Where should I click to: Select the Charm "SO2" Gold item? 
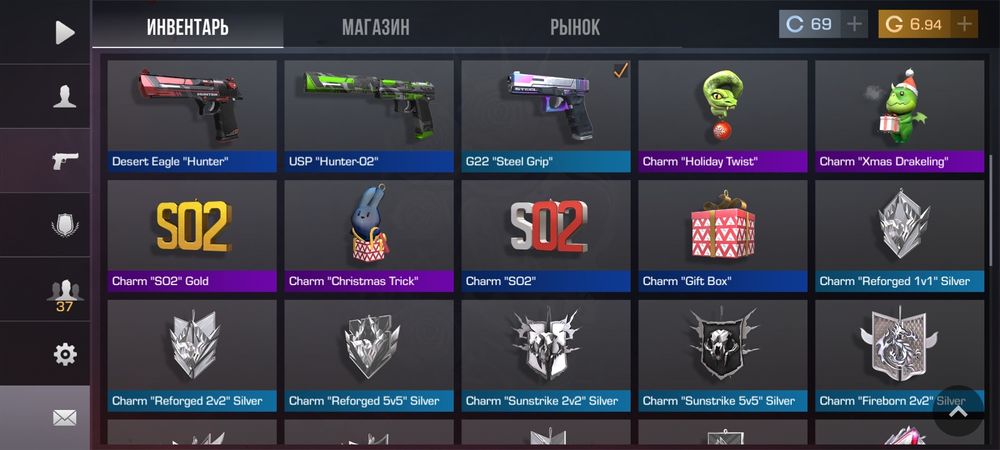point(192,235)
